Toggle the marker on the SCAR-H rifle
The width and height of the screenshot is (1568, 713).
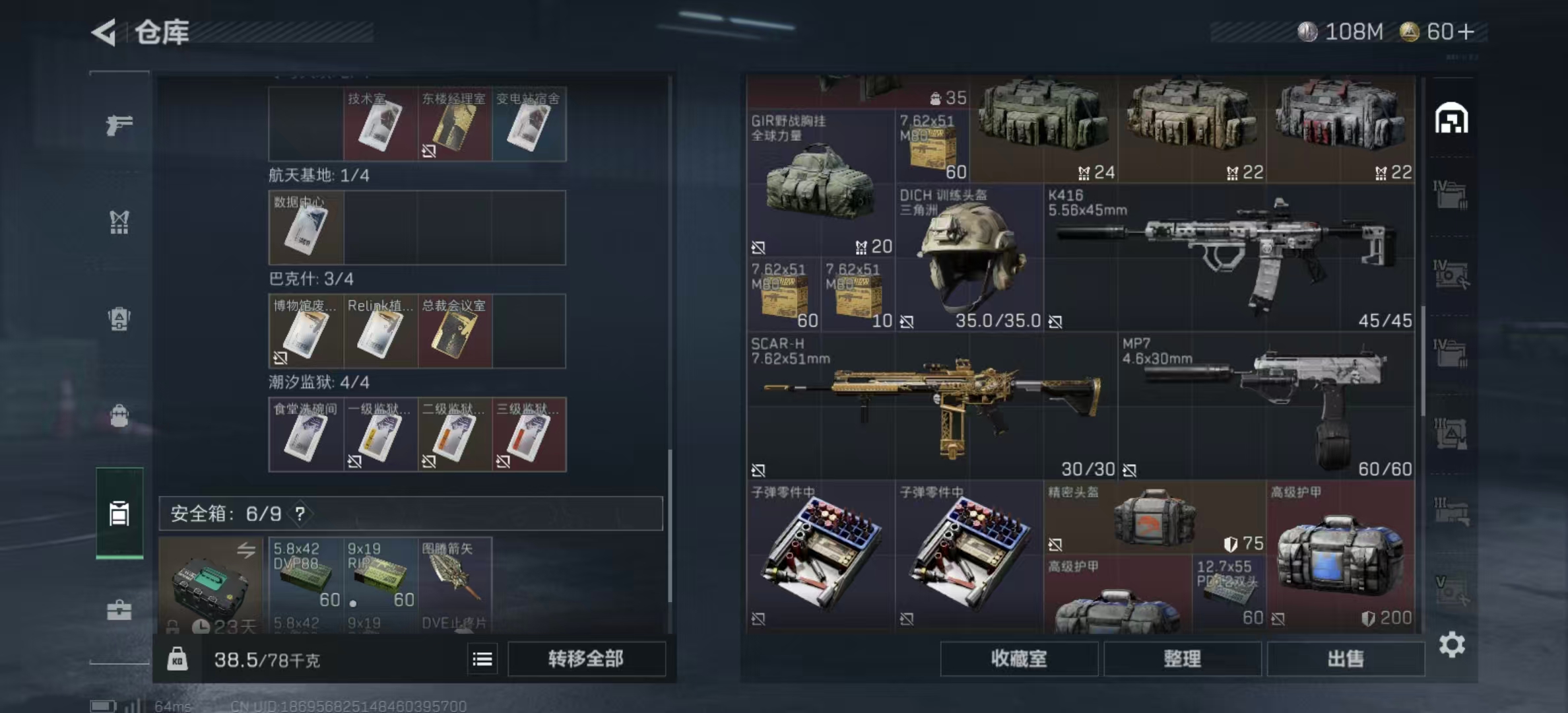tap(760, 470)
